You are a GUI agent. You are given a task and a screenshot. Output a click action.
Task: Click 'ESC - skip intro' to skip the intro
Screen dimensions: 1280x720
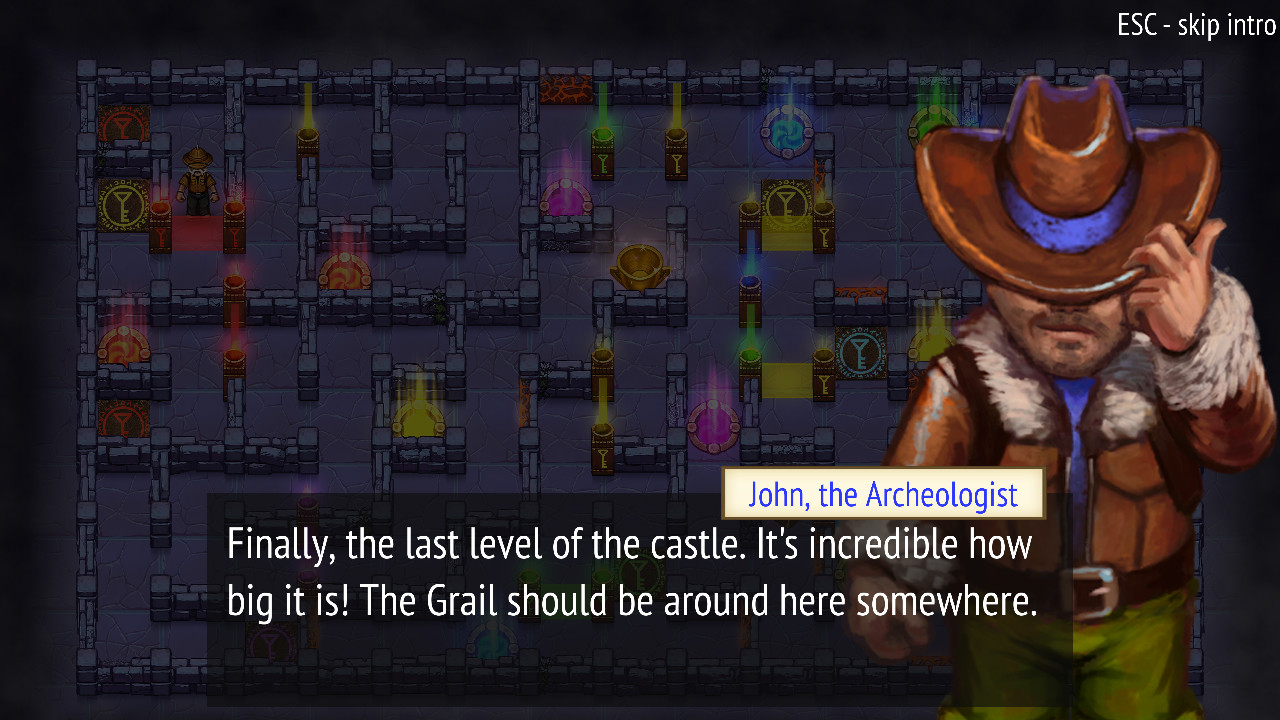click(1196, 26)
